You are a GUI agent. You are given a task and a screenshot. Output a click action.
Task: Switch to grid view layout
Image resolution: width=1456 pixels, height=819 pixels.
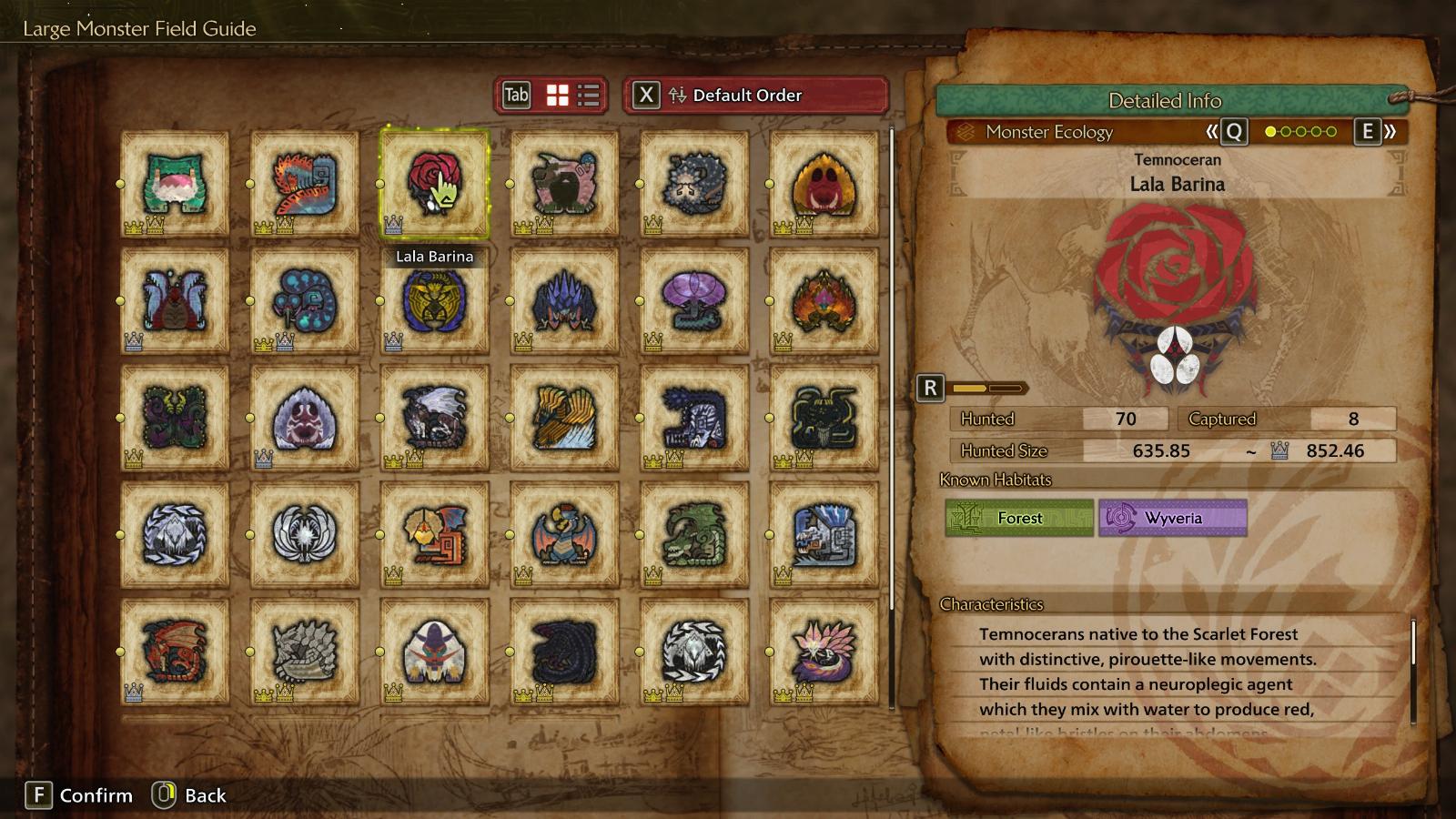tap(557, 96)
